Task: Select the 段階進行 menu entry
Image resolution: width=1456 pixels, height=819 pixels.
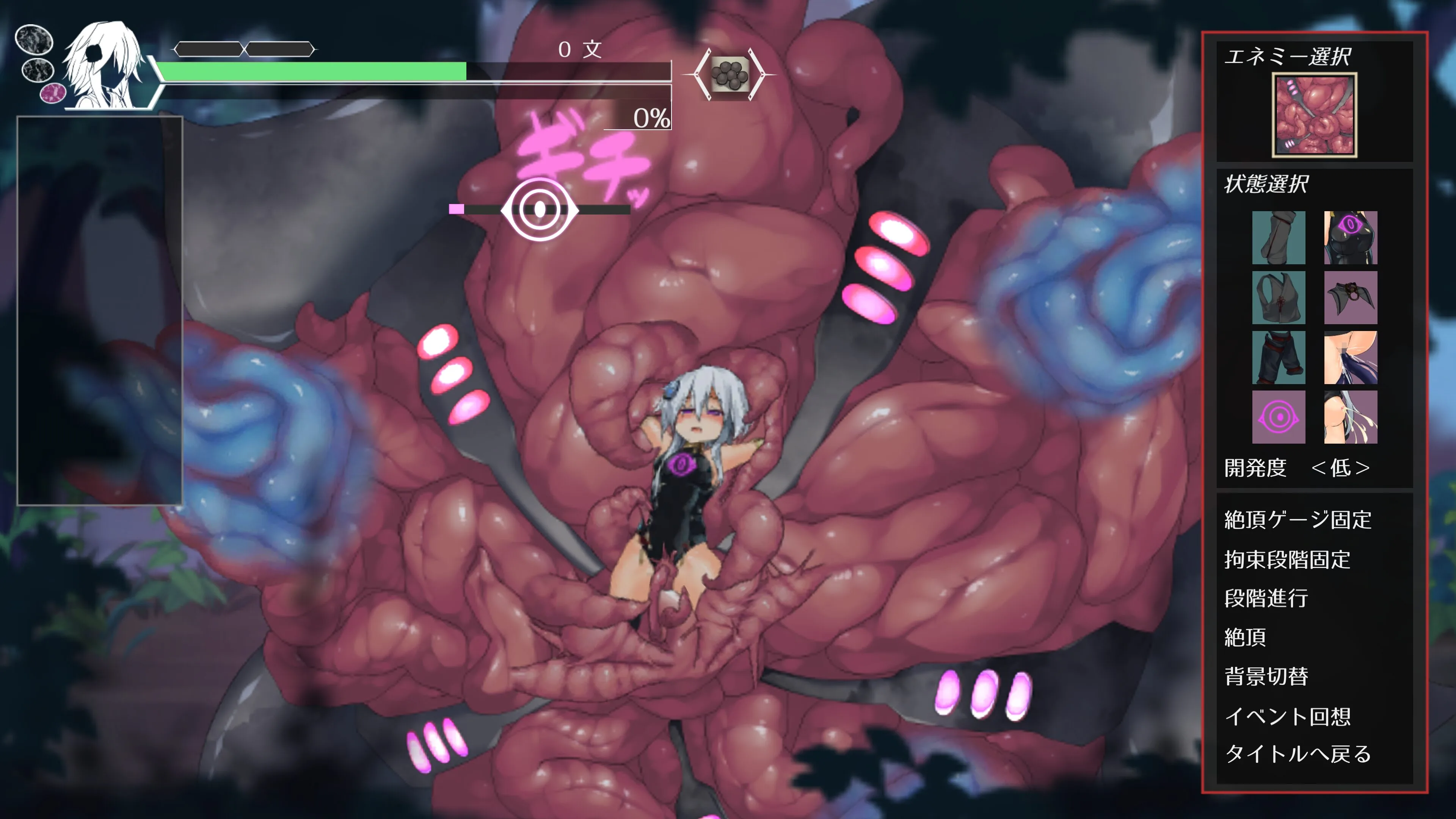Action: 1266,598
